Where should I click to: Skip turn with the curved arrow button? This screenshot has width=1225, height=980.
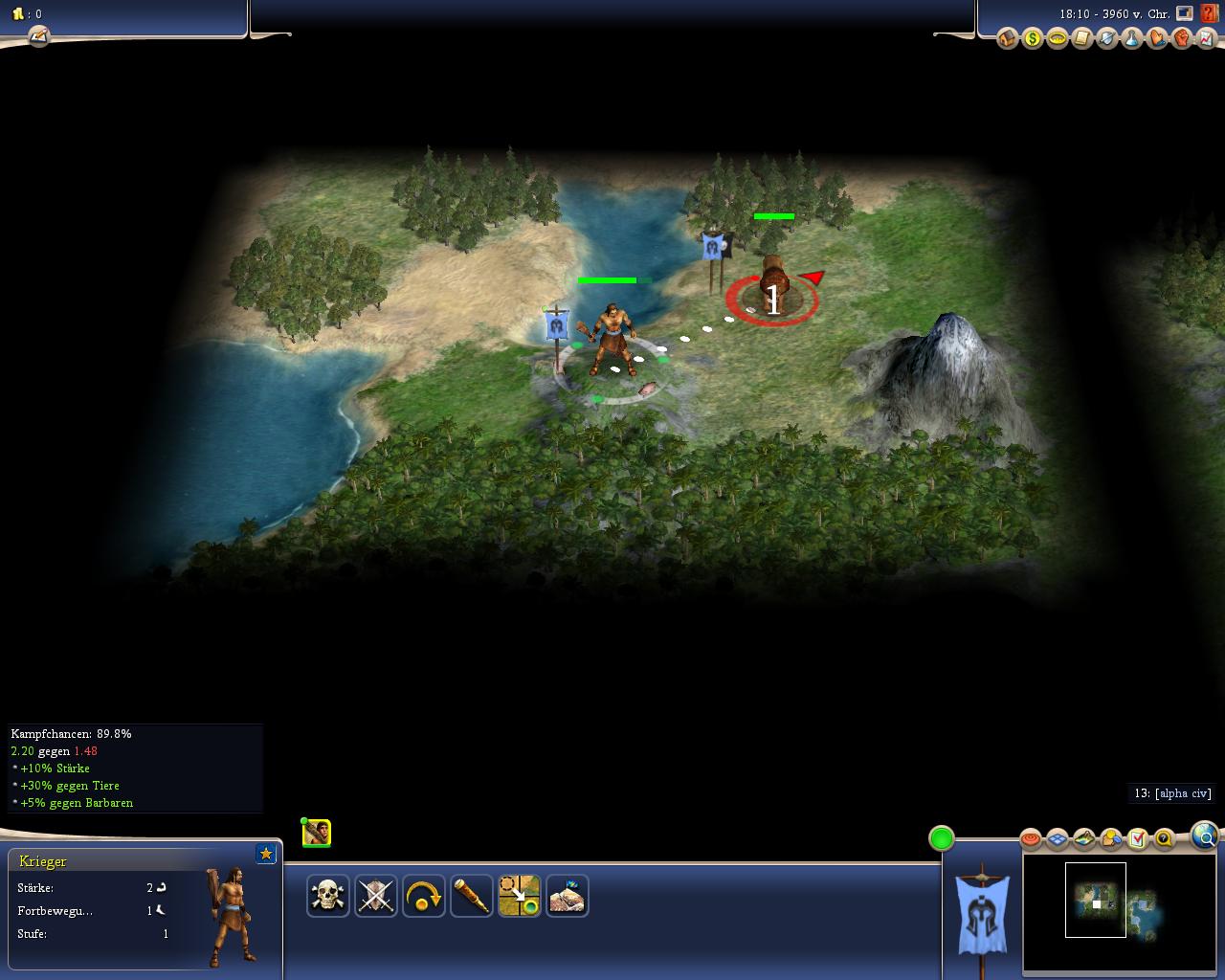(424, 896)
